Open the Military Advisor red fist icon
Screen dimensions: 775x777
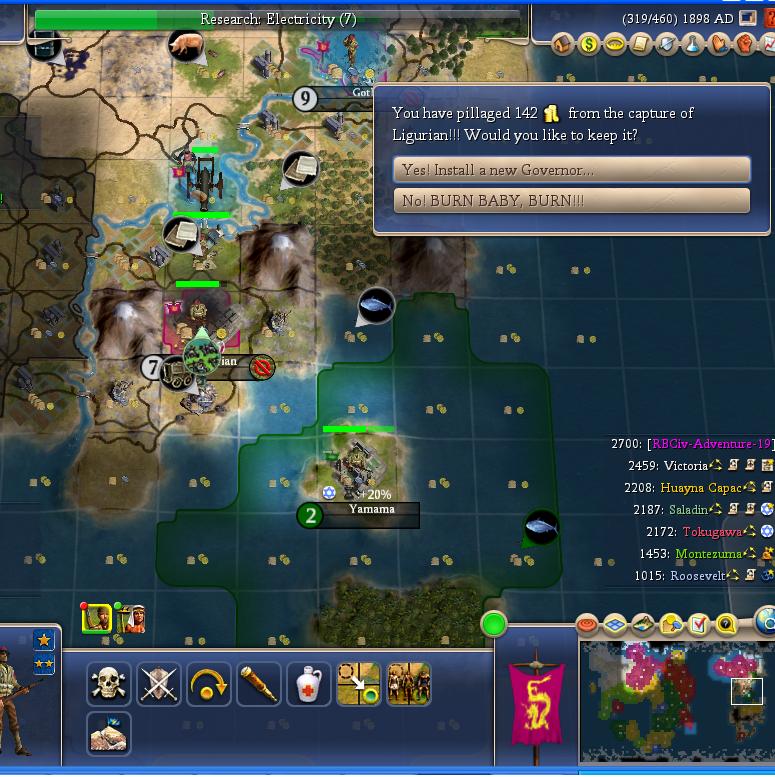coord(745,45)
